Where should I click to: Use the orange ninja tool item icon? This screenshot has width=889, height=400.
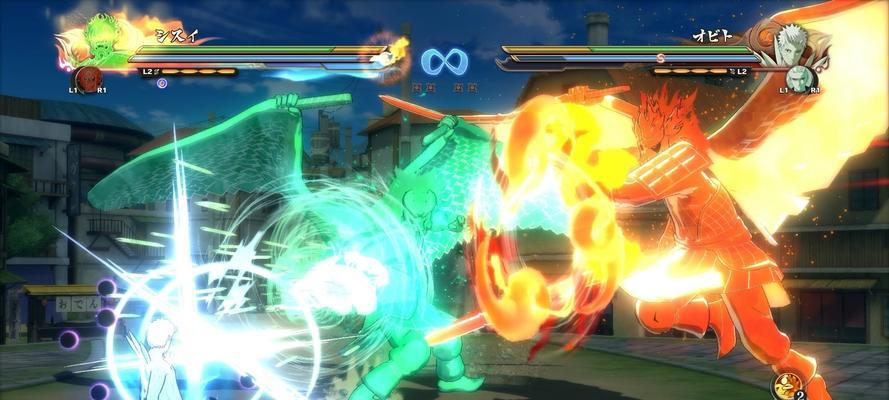[x=786, y=385]
